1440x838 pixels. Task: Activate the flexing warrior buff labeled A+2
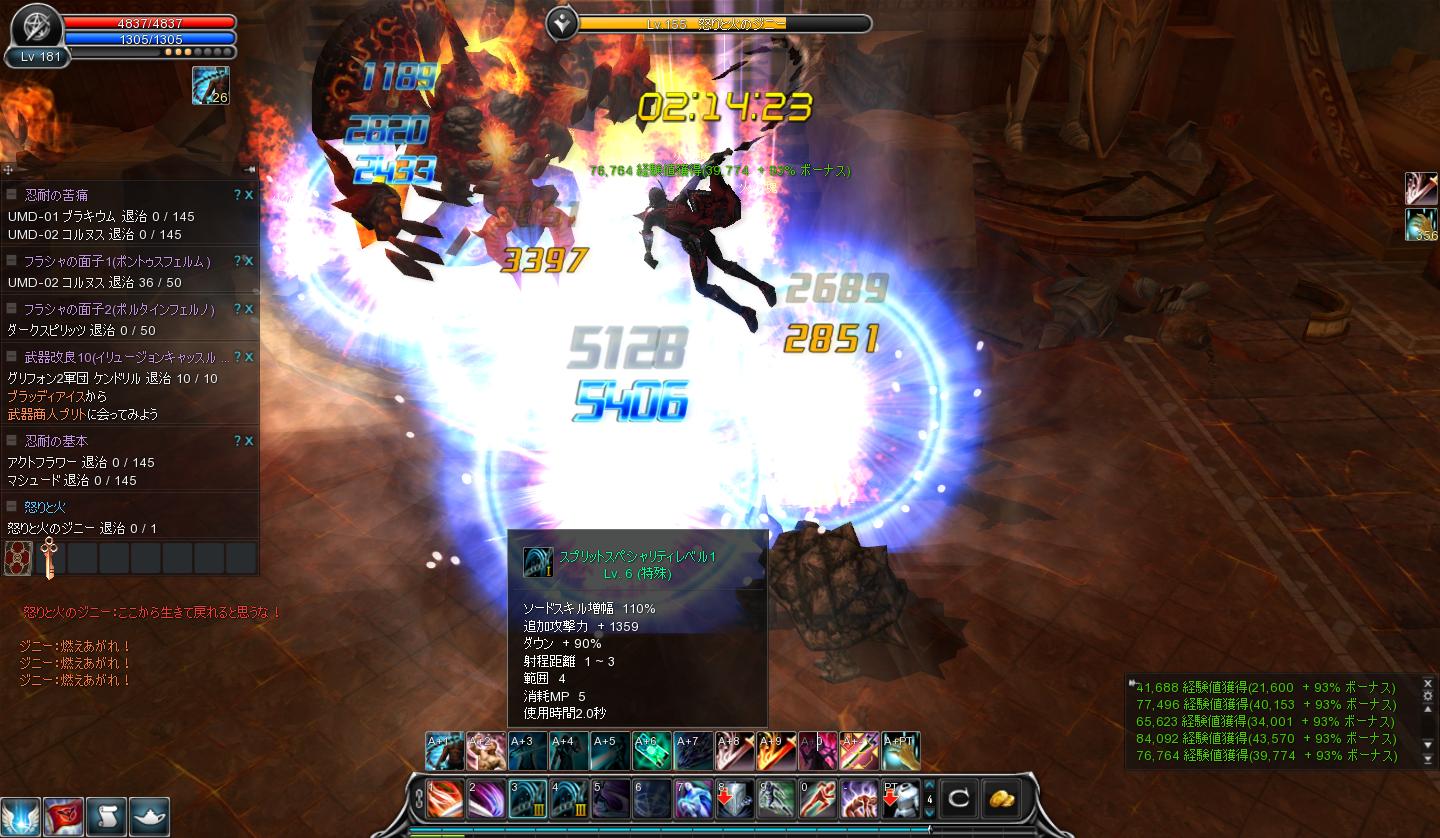coord(485,751)
